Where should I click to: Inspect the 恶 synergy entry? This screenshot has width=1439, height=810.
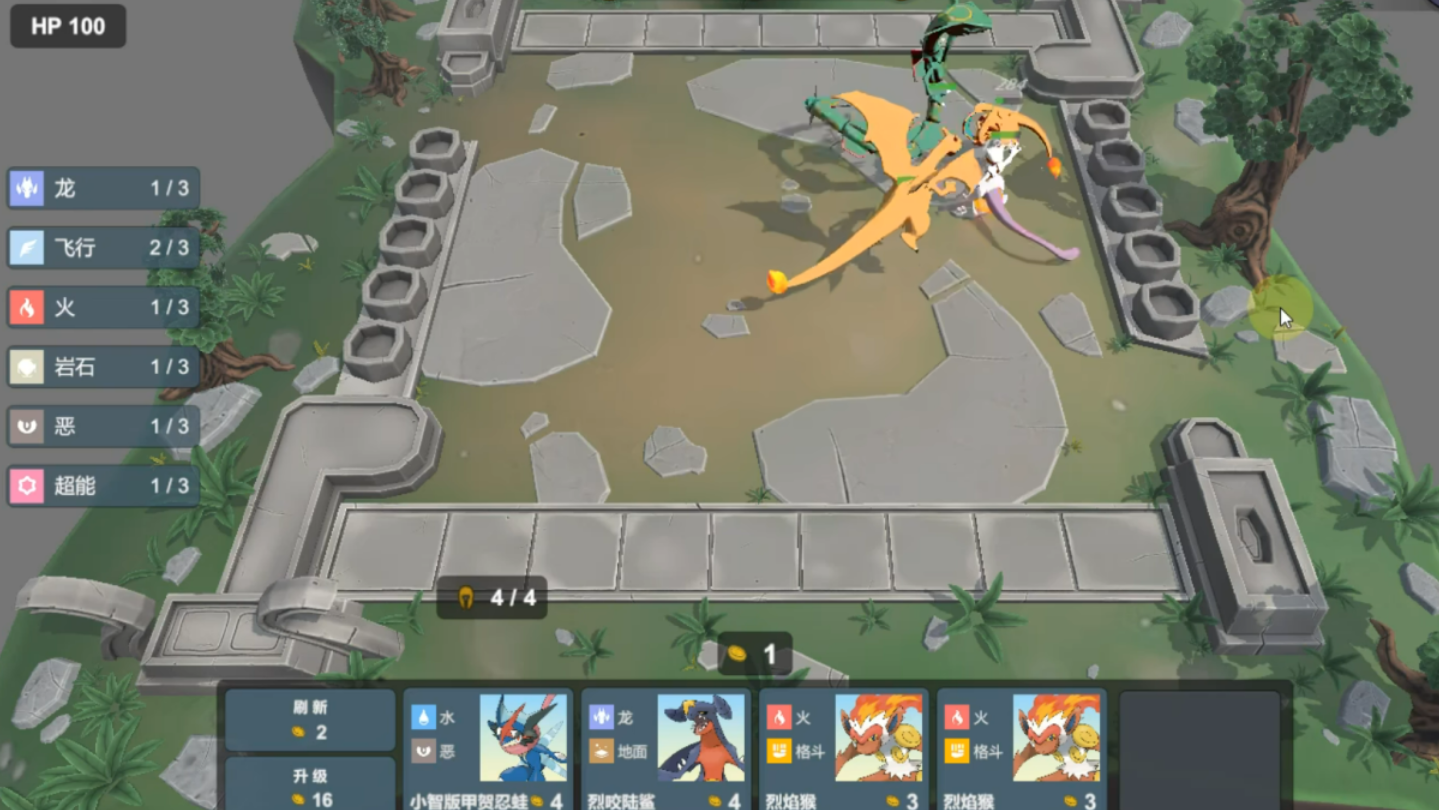pyautogui.click(x=104, y=426)
